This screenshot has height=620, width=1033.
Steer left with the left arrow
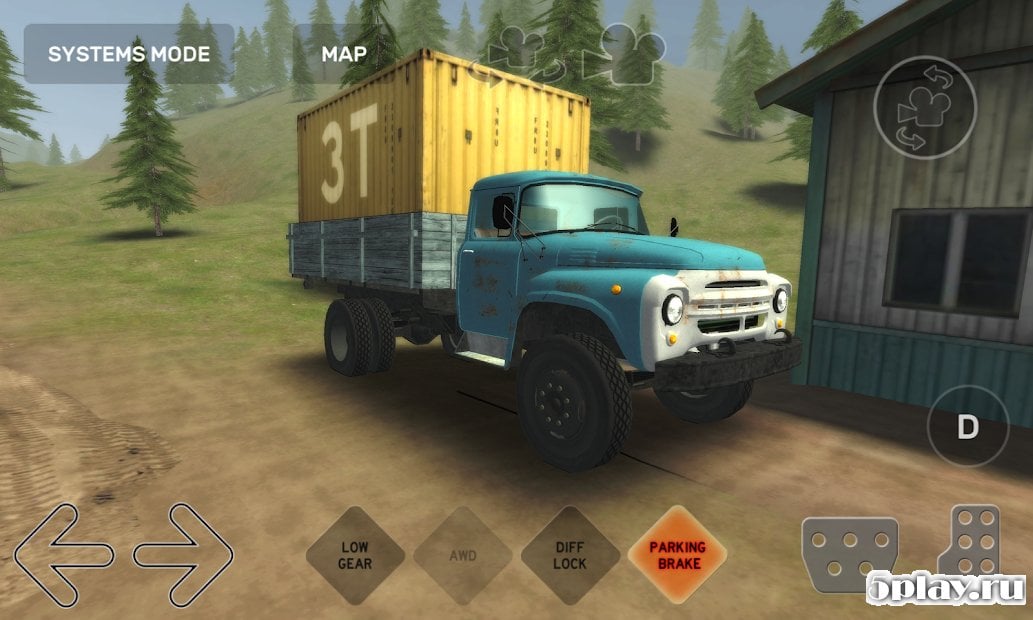pos(63,554)
